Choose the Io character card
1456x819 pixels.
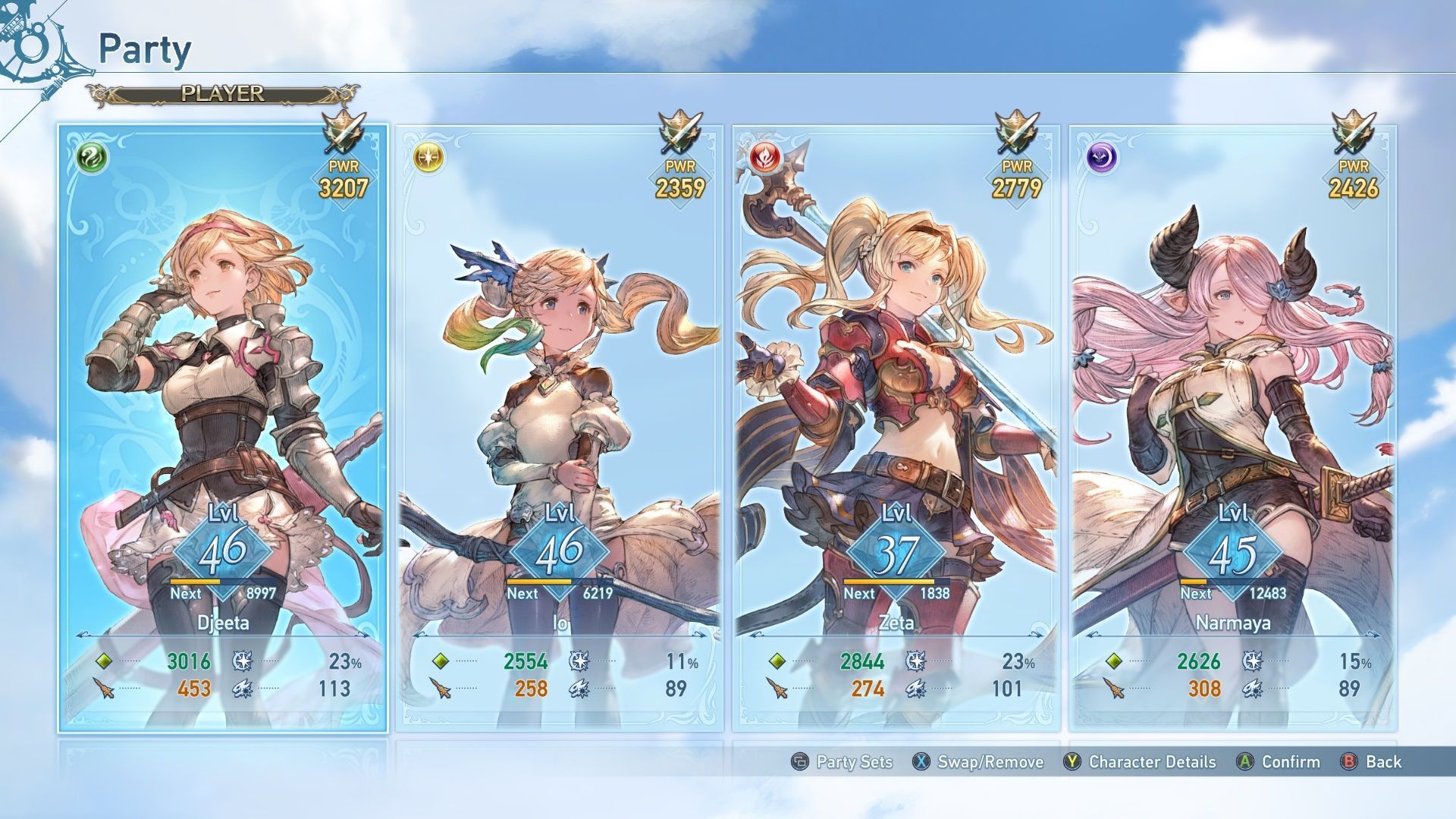coord(560,428)
